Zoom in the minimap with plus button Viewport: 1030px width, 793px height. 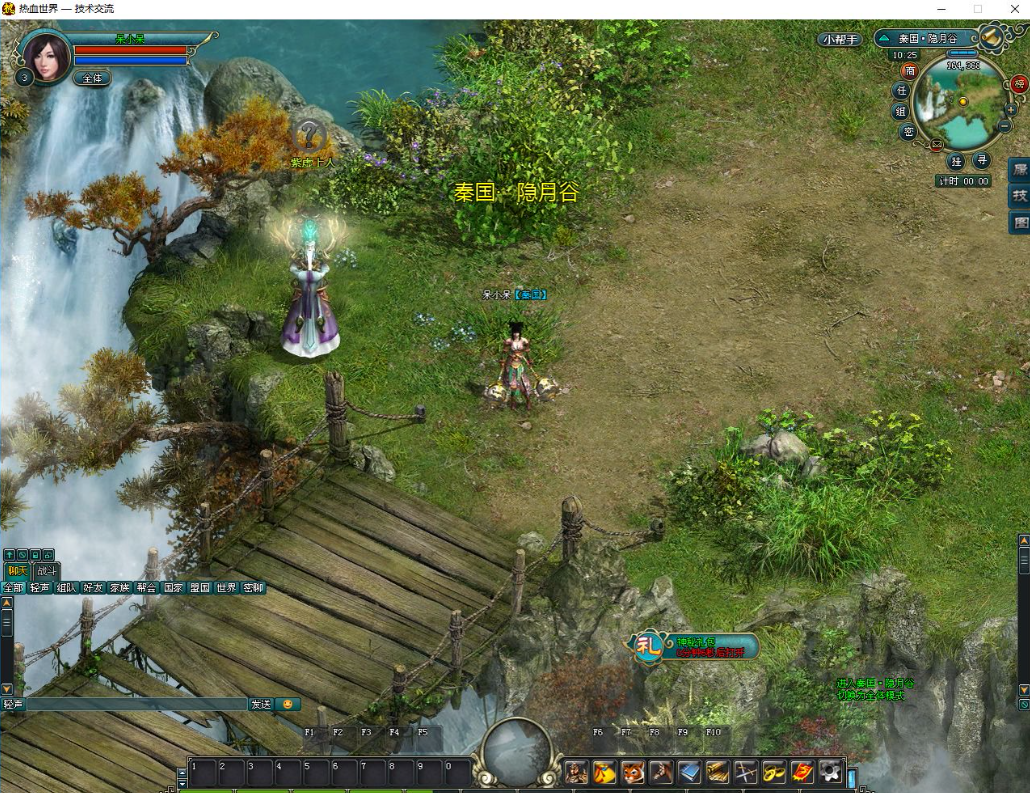click(x=1010, y=108)
